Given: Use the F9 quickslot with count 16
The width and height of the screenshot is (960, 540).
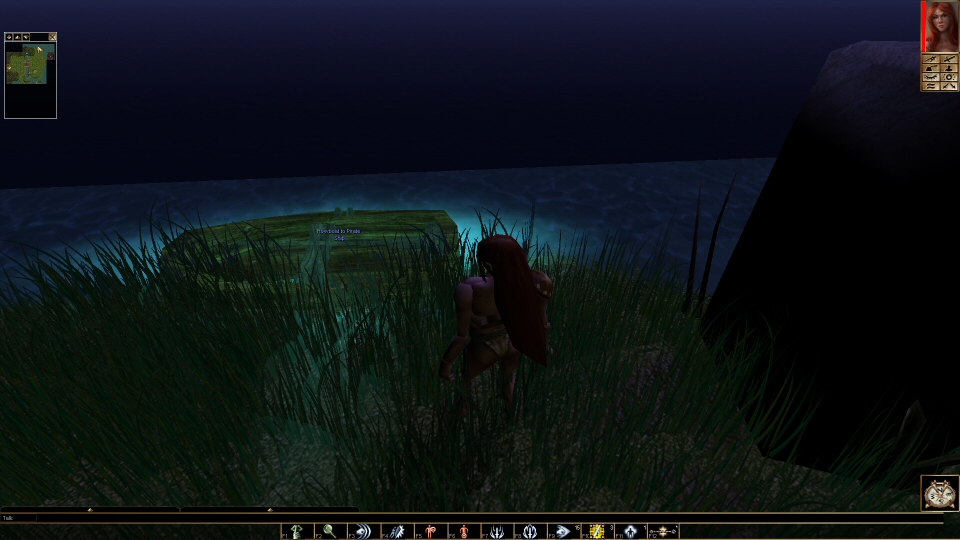Looking at the screenshot, I should tap(565, 531).
